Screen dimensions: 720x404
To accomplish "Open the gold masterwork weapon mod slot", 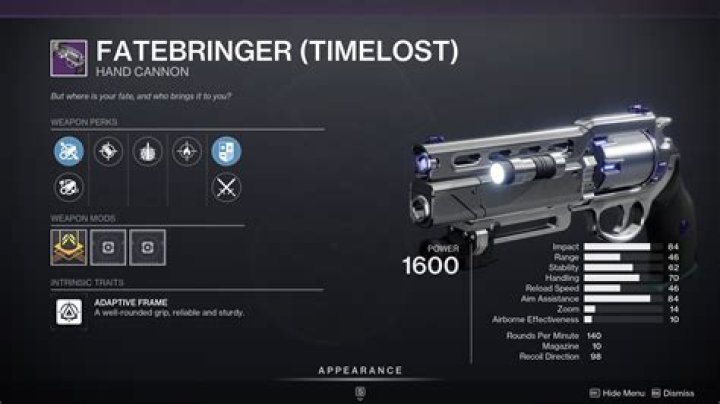I will [67, 246].
